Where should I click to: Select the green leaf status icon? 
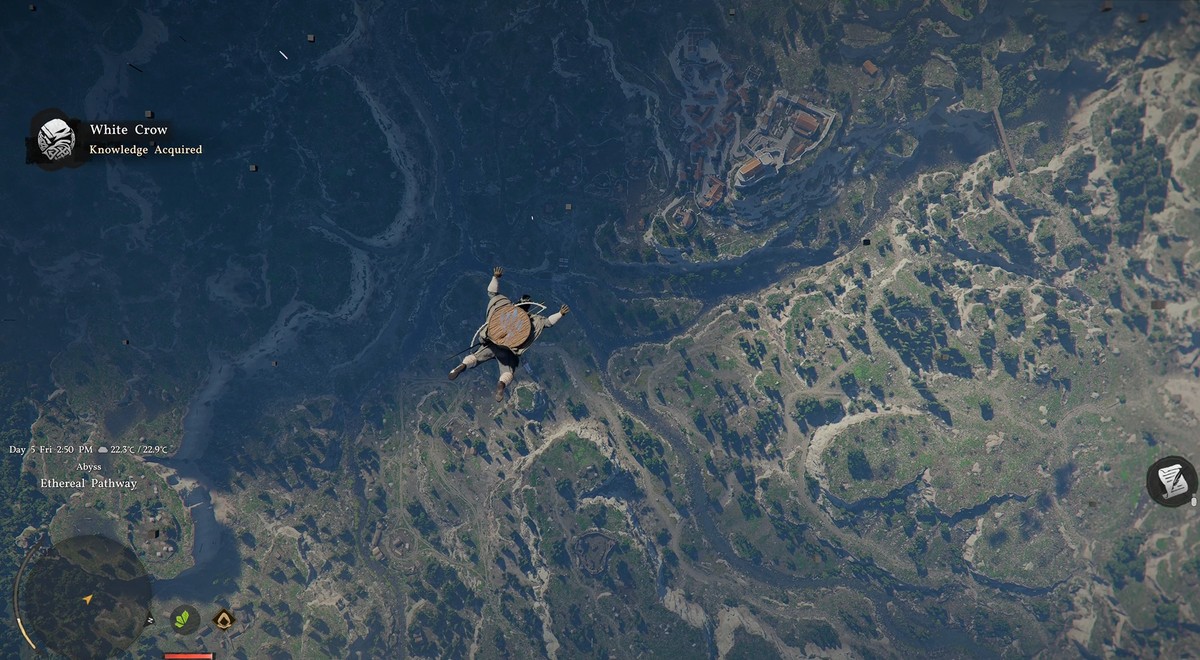click(184, 620)
